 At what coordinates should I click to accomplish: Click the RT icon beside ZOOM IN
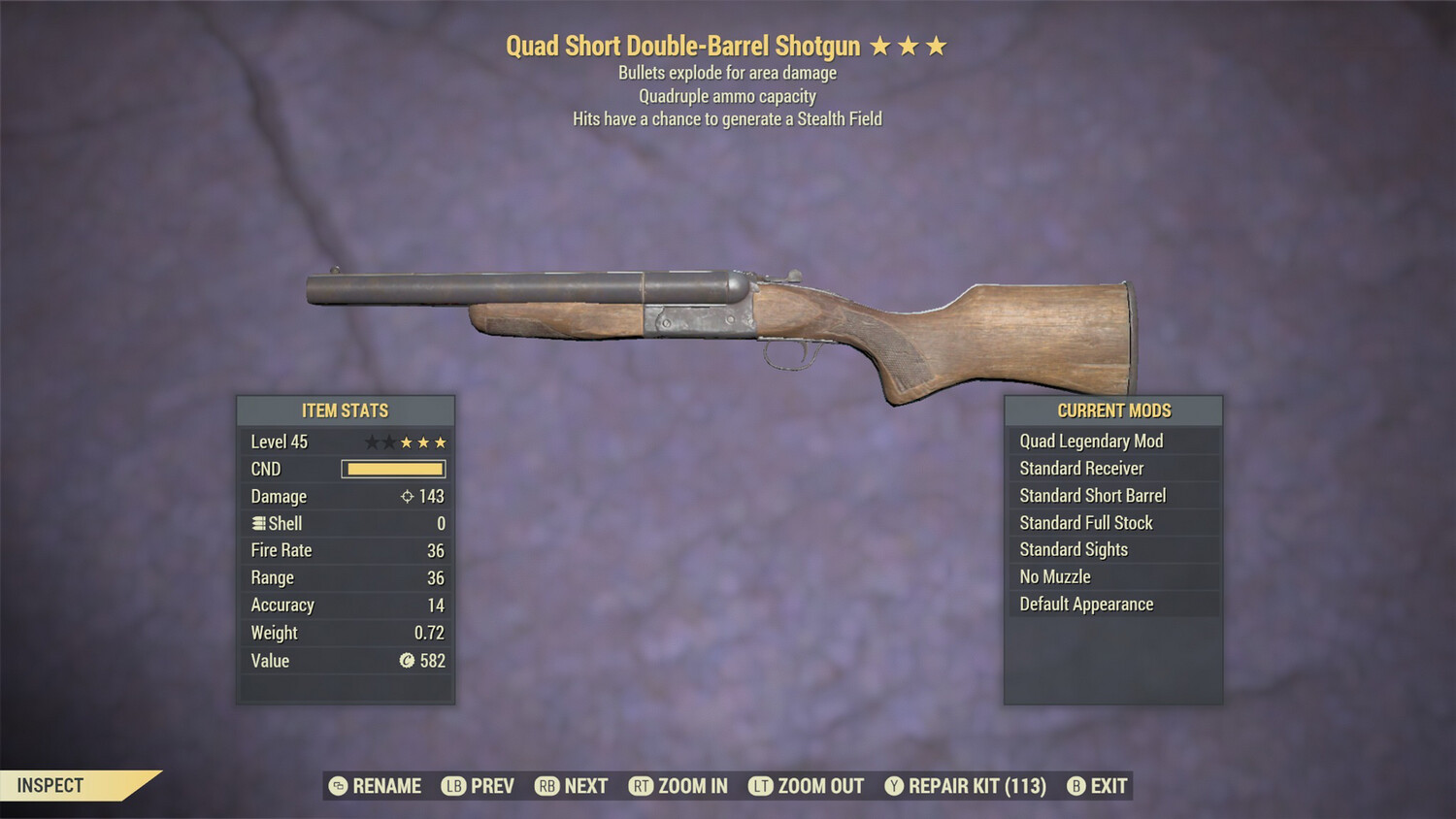coord(641,786)
